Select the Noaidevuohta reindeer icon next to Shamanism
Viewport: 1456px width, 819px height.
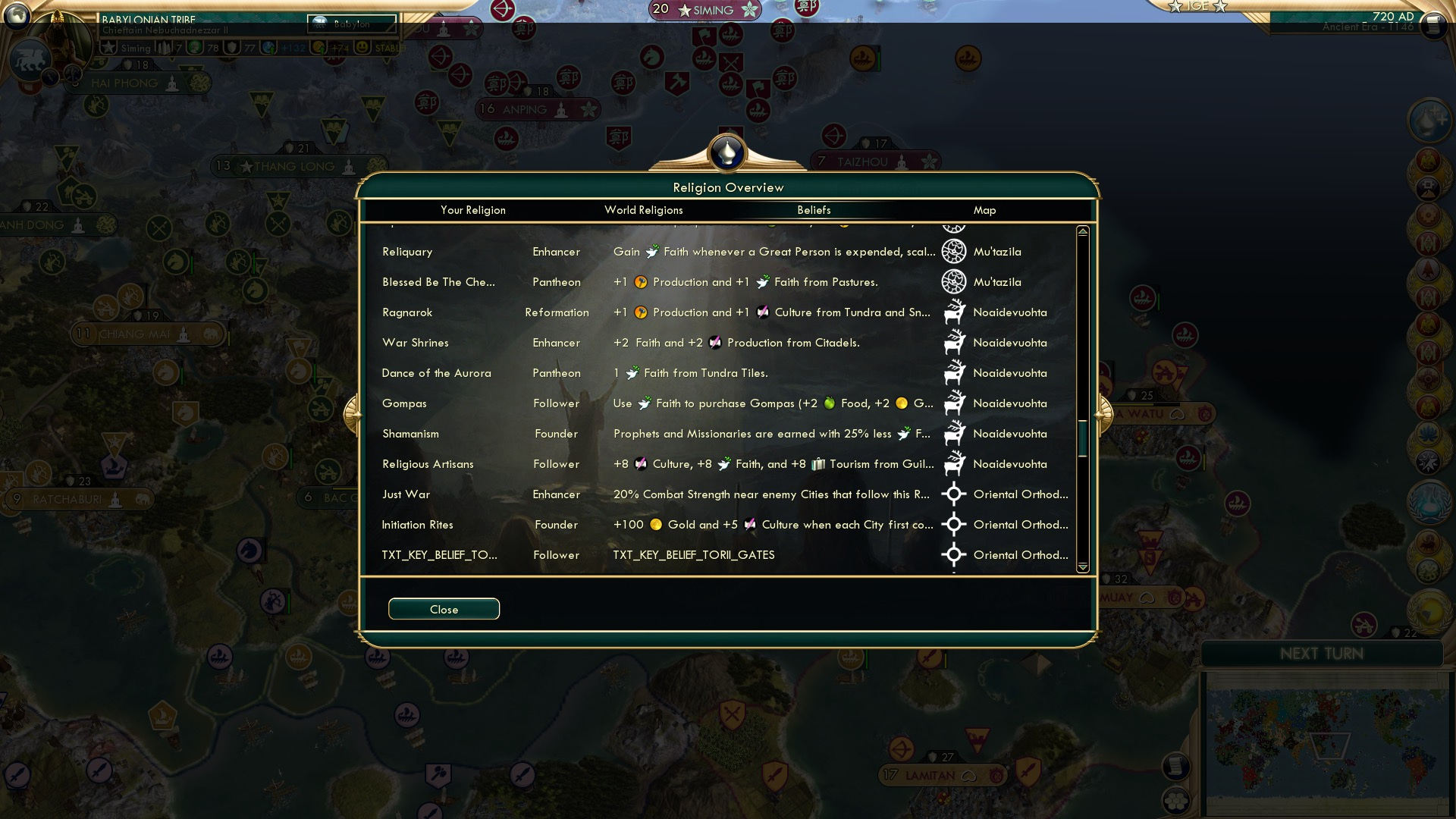954,433
